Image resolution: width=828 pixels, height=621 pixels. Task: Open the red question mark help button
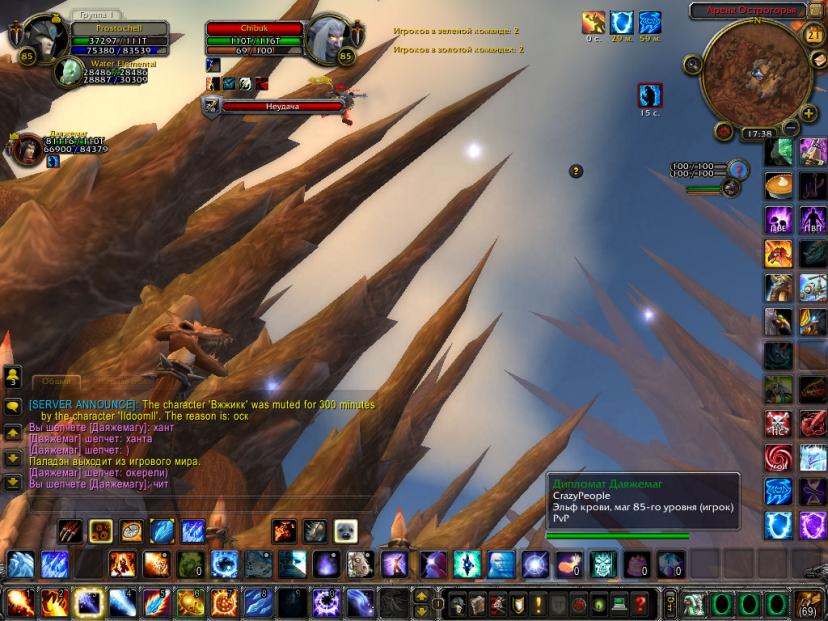[640, 604]
